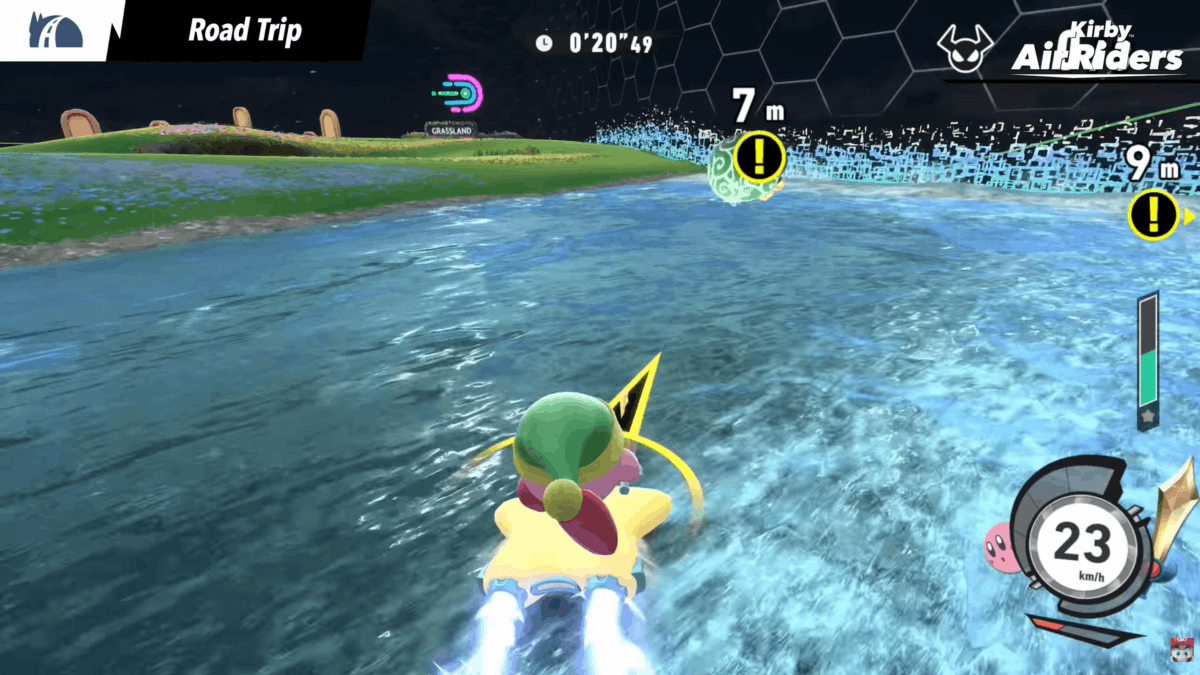Click the Road Trip road-and-tunnel icon
This screenshot has width=1200, height=675.
point(55,31)
